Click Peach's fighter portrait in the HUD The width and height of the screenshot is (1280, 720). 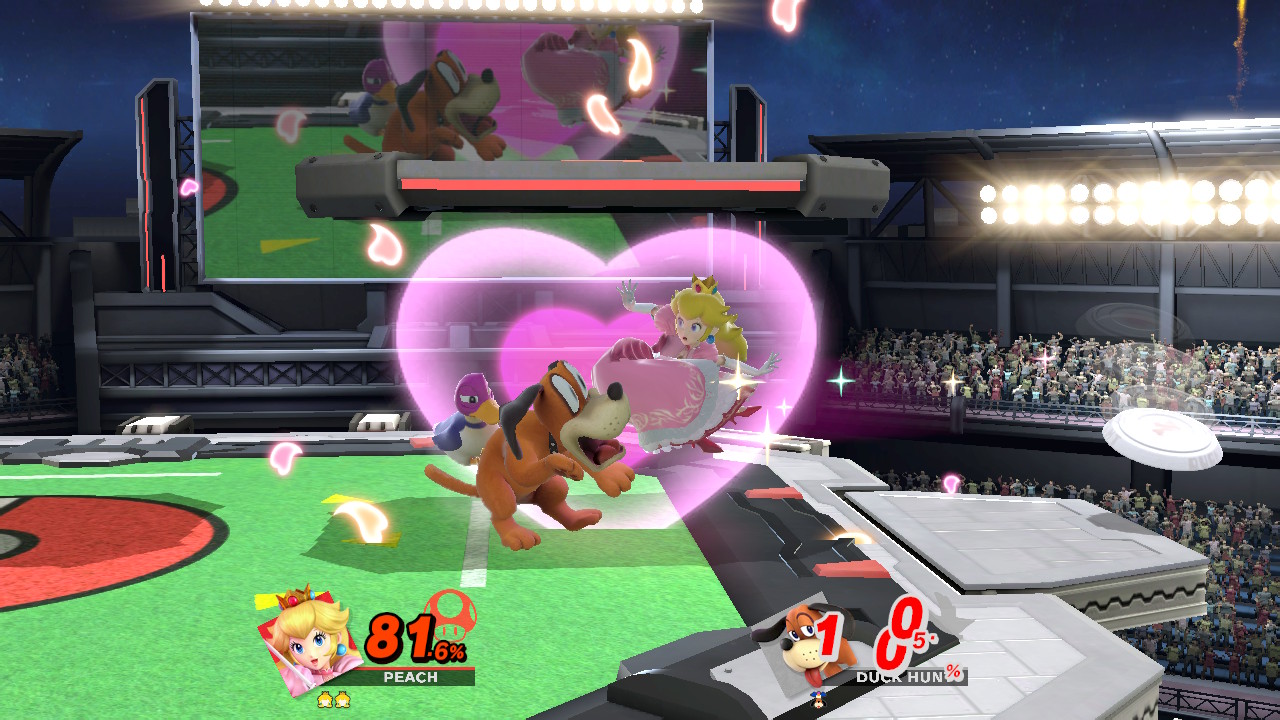(x=307, y=641)
